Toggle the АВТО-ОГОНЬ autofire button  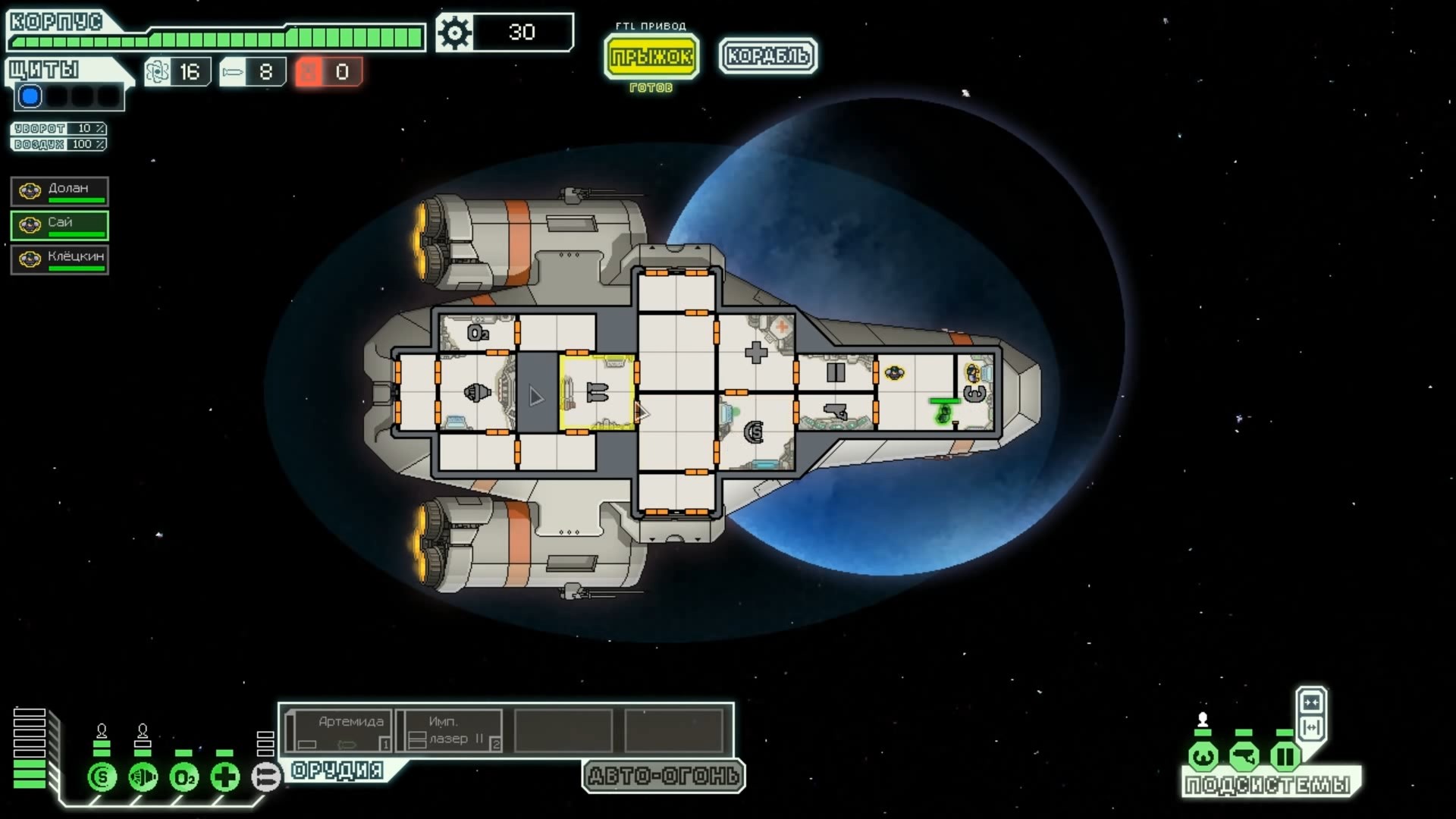click(x=664, y=776)
